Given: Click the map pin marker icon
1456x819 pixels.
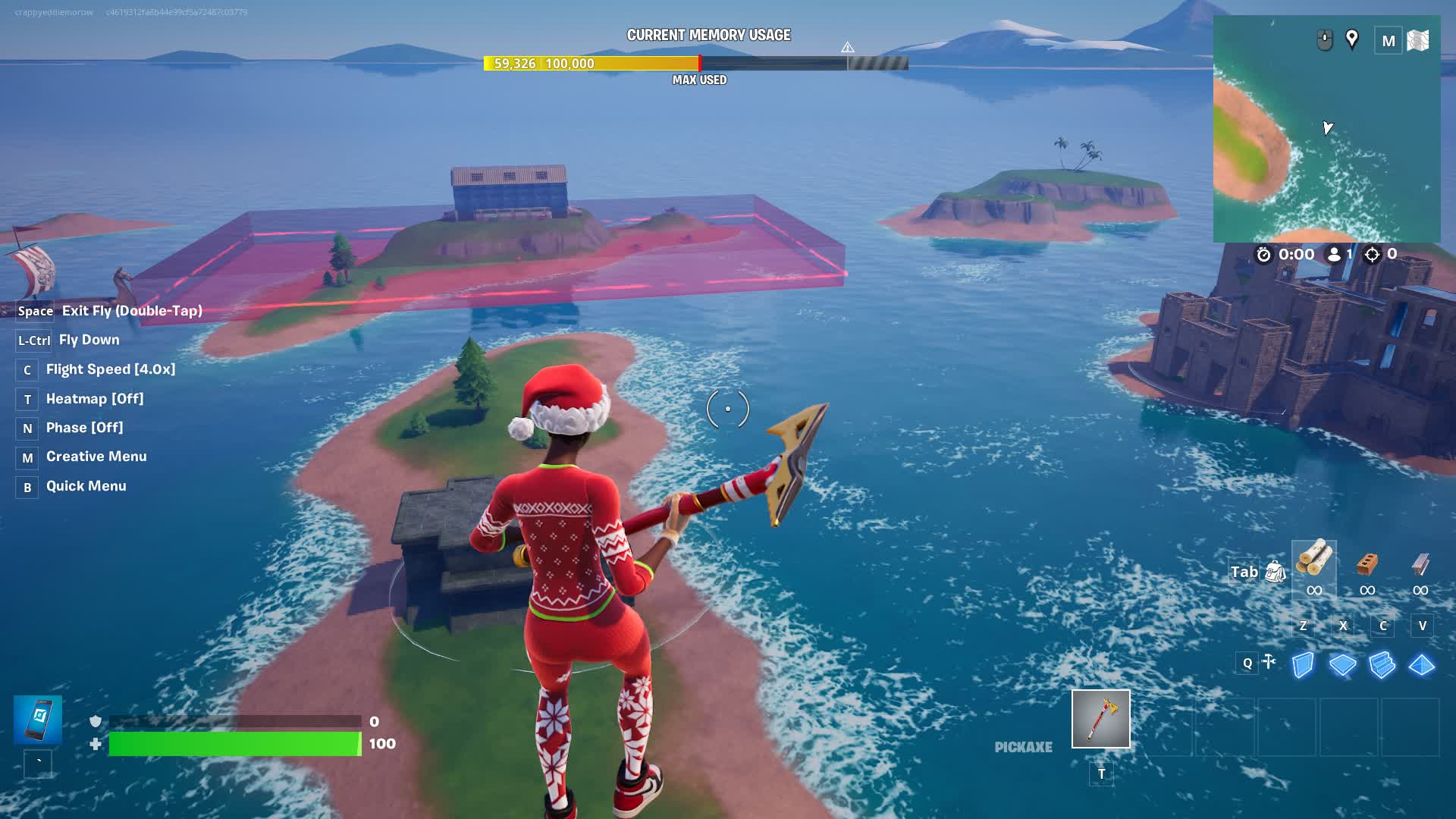Looking at the screenshot, I should coord(1351,39).
